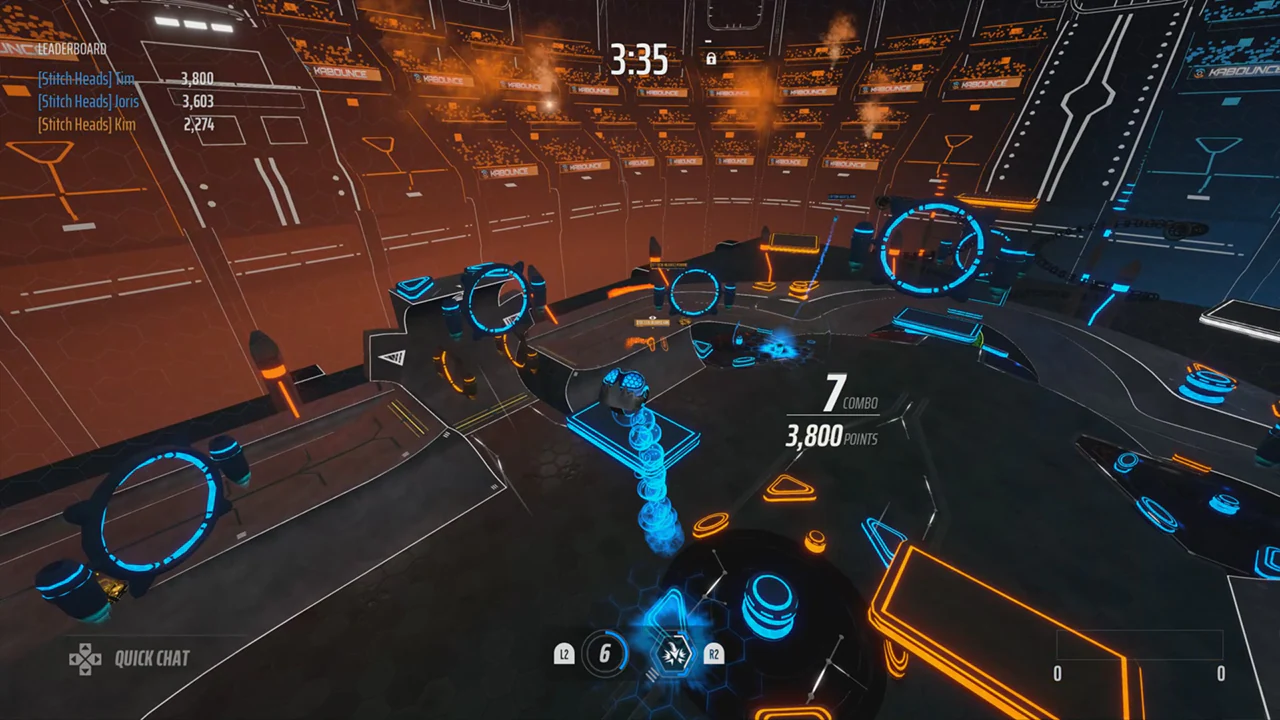The image size is (1280, 720).
Task: Click the L2 trigger prompt icon
Action: [563, 655]
